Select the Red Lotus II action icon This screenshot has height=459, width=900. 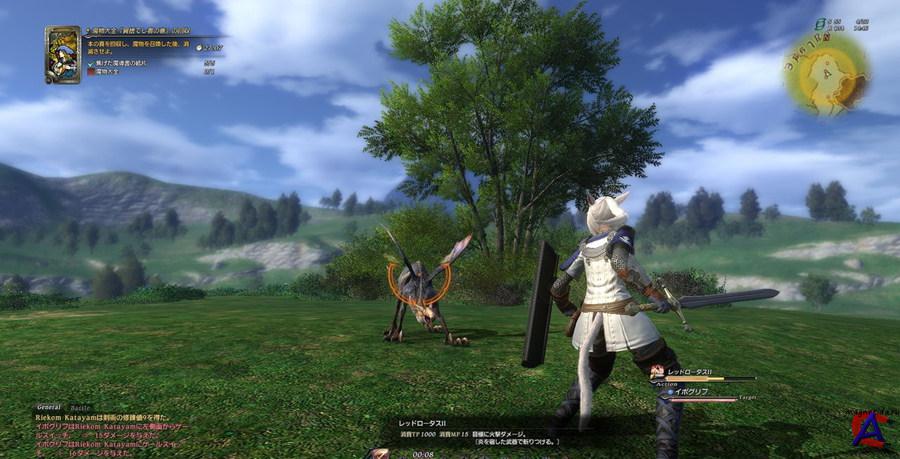coord(657,372)
